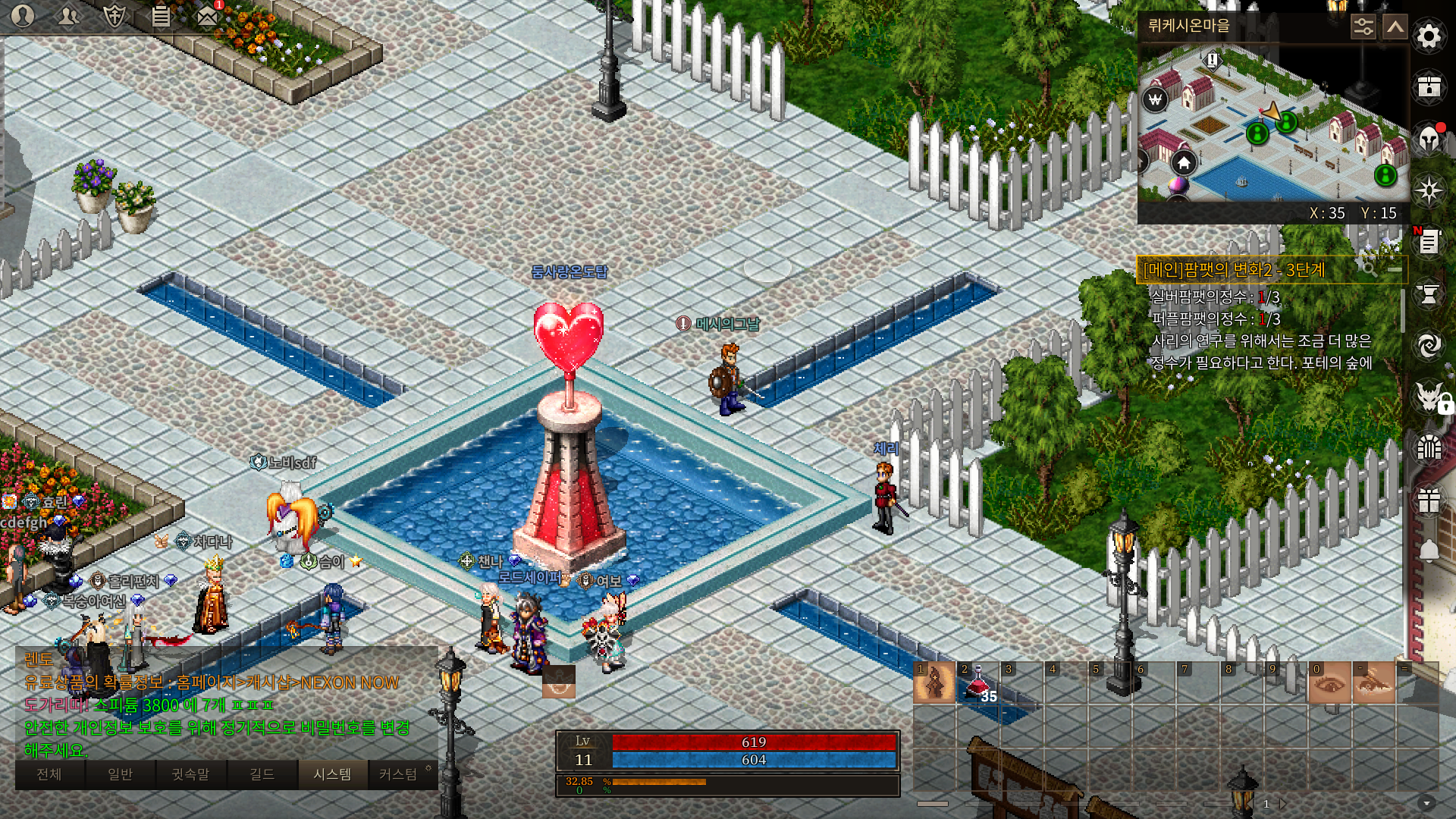The width and height of the screenshot is (1456, 819).
Task: Collapse the minimap with the arrow button
Action: coord(1395,27)
